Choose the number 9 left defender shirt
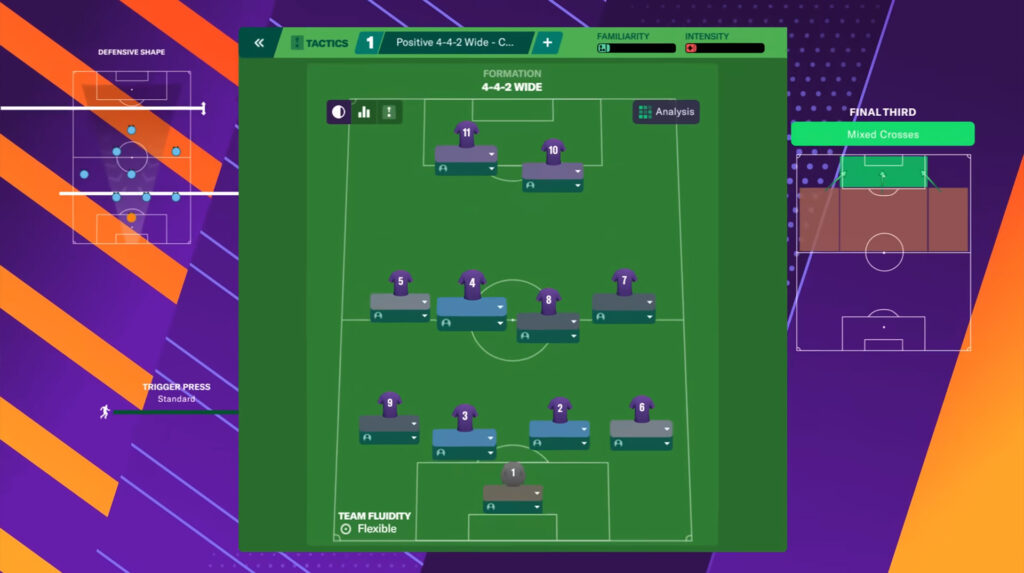The width and height of the screenshot is (1024, 573). pyautogui.click(x=389, y=404)
